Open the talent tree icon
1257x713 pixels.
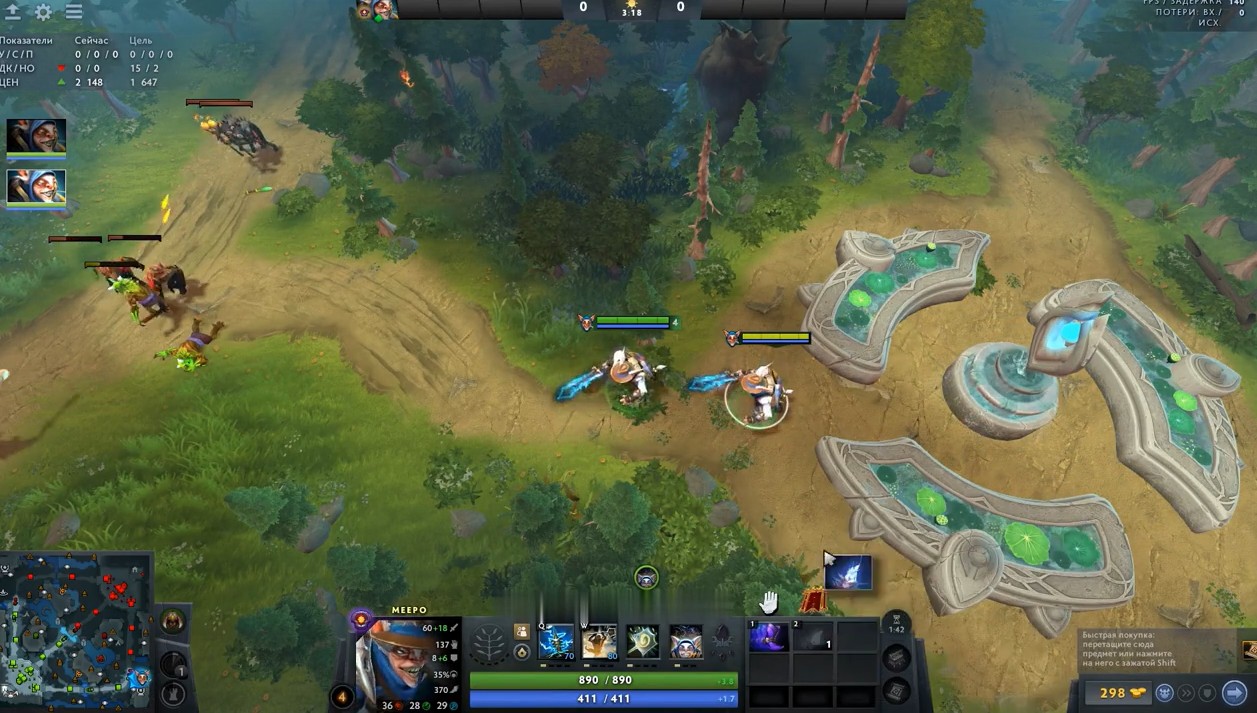point(490,642)
